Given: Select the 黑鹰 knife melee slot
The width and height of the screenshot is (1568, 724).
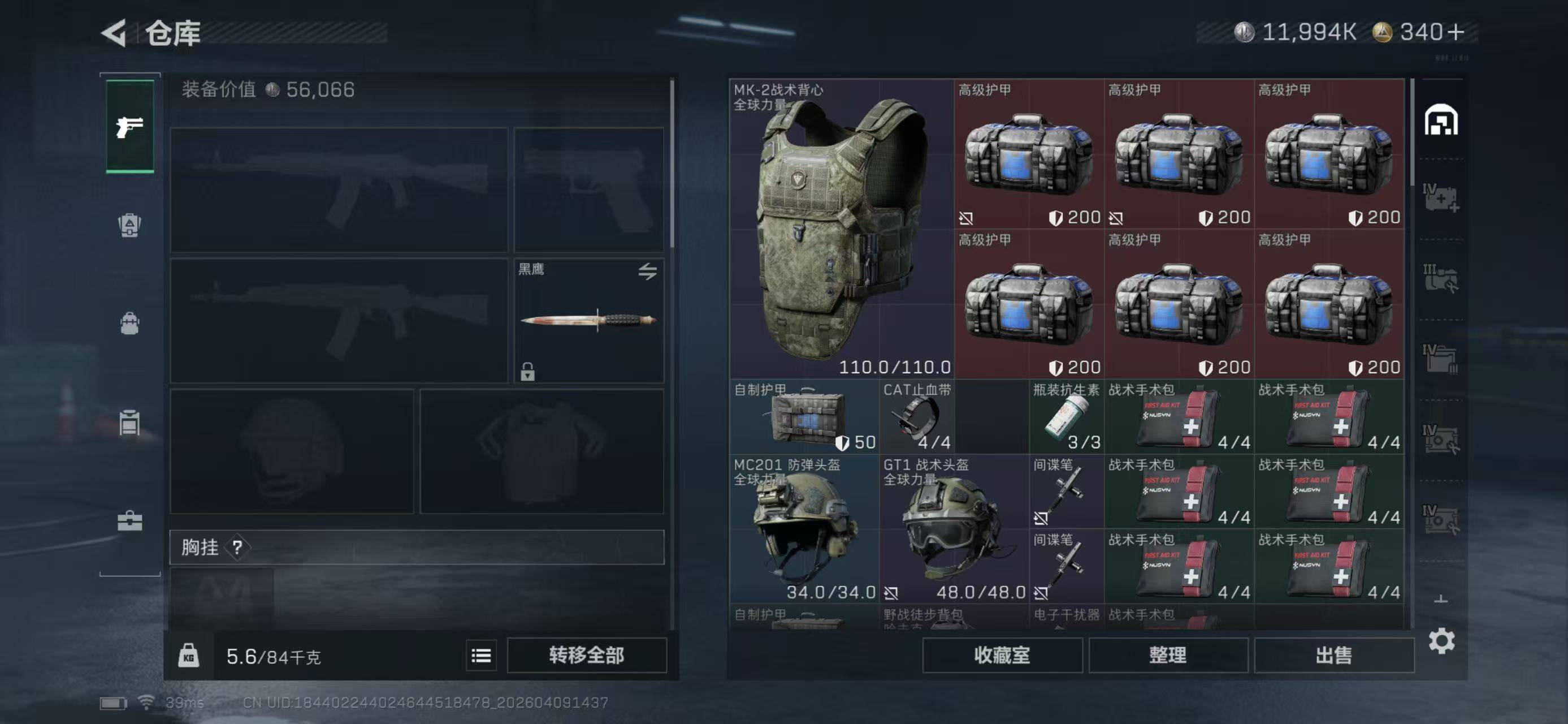Looking at the screenshot, I should 588,321.
